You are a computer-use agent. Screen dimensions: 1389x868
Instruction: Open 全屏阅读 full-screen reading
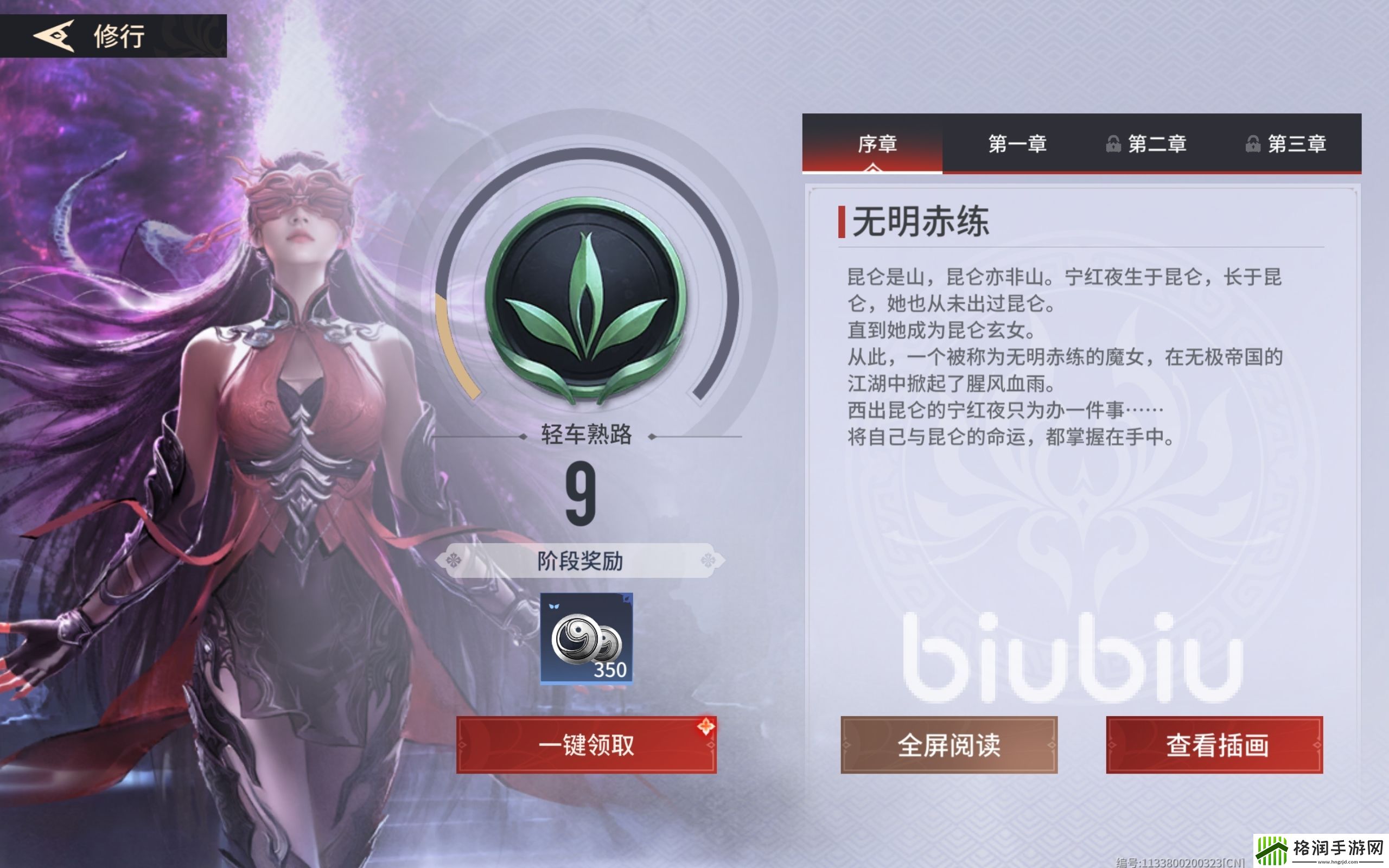(x=950, y=743)
